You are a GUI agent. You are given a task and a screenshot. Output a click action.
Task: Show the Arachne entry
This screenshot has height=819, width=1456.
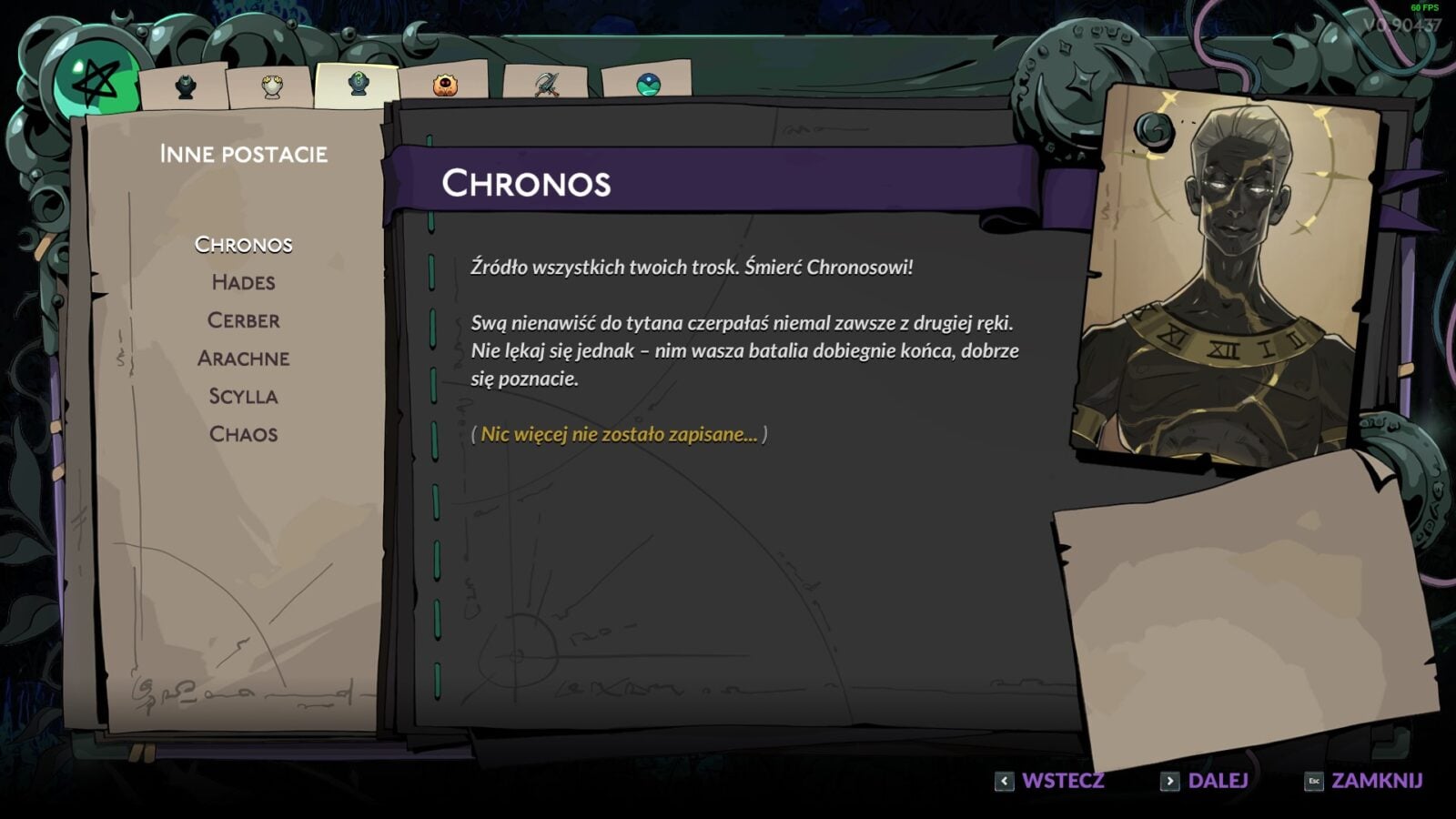(243, 359)
